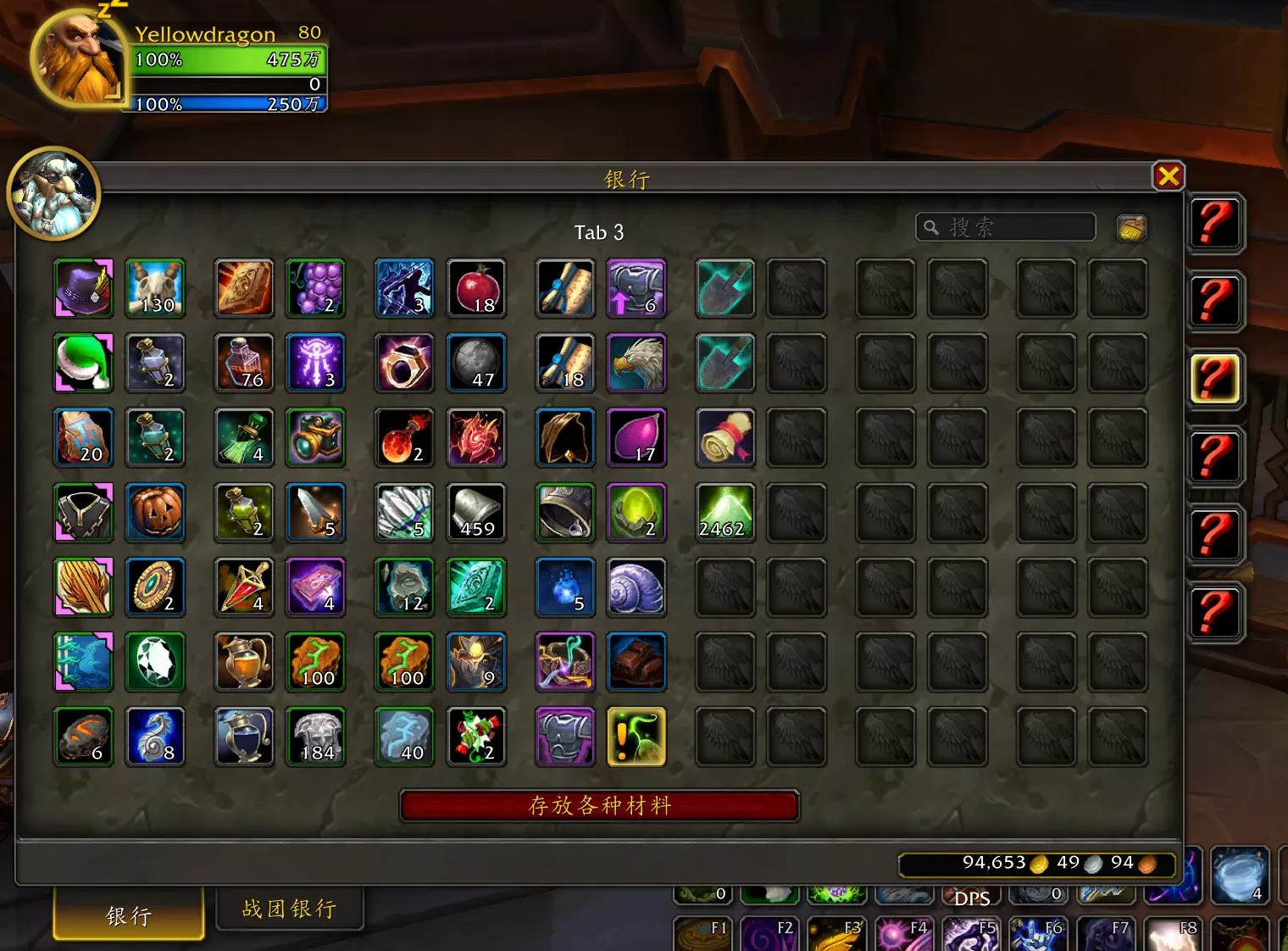Click the Halloween pumpkin item

155,513
